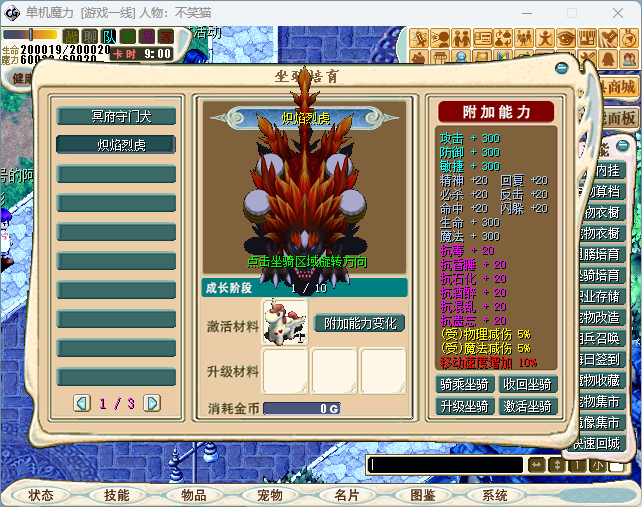This screenshot has width=642, height=507.
Task: Open the 宠物 pets tab
Action: [x=269, y=495]
